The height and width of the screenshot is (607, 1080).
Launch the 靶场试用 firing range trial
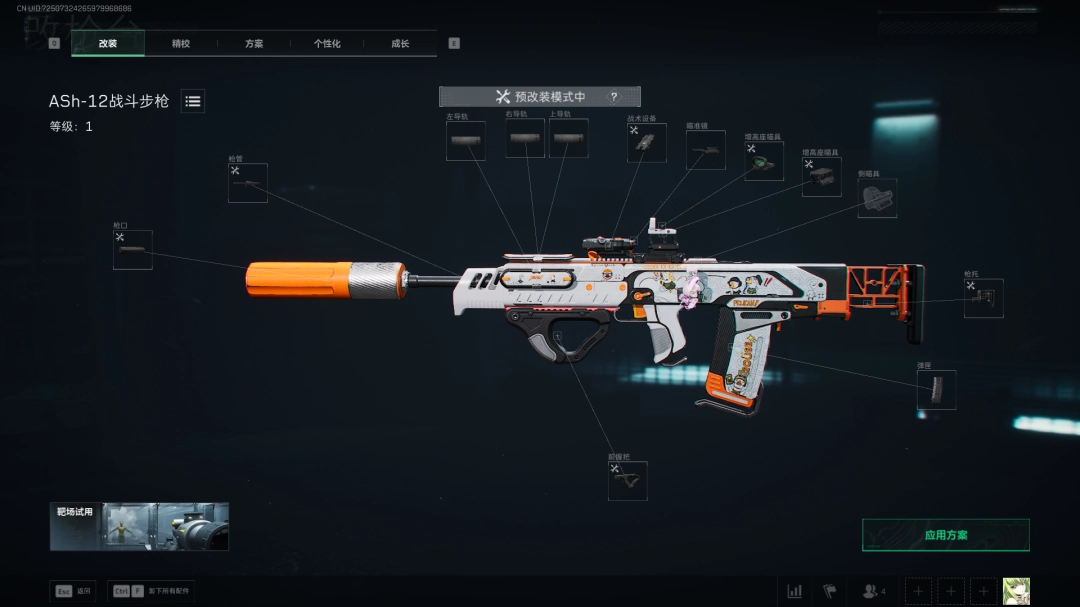[140, 527]
